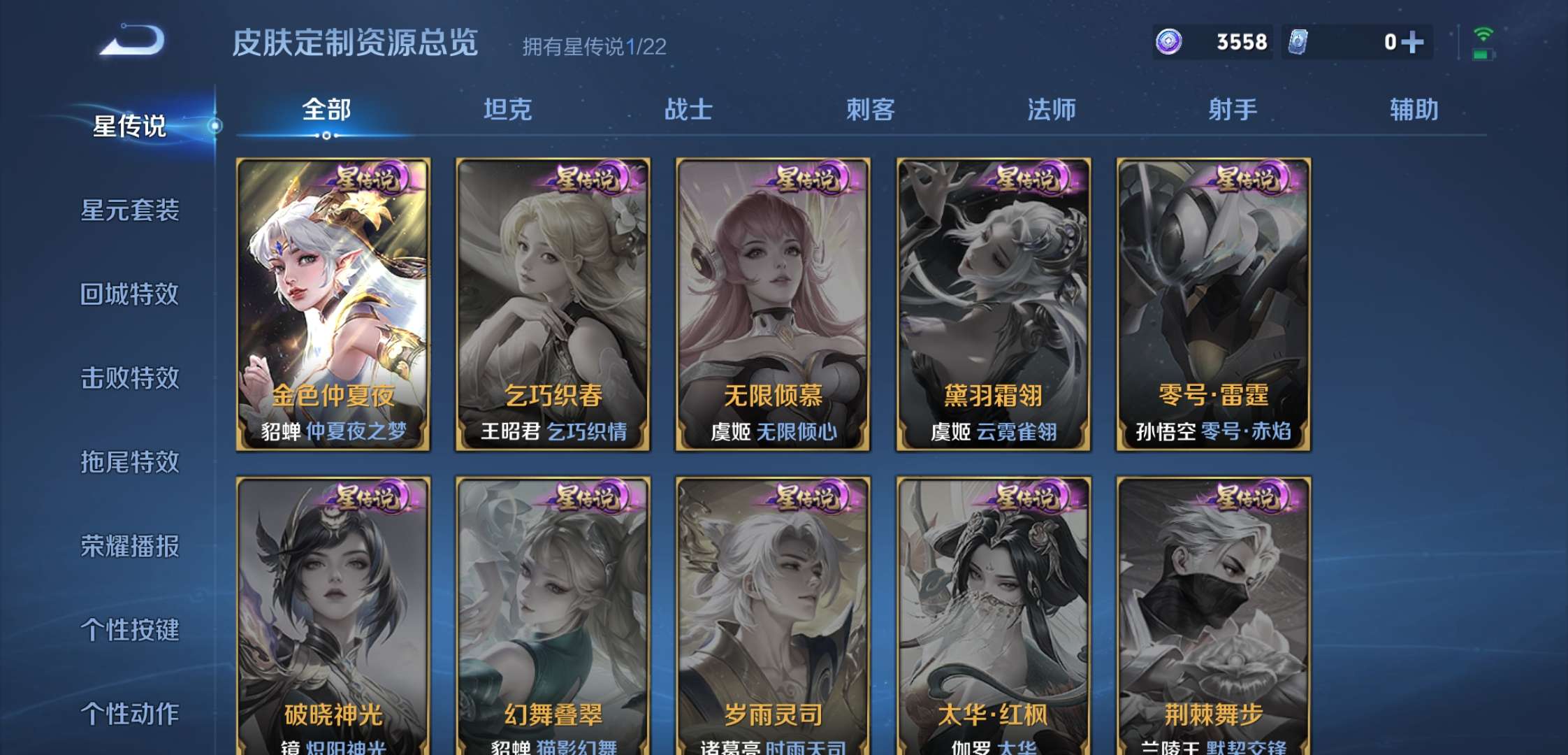
Task: Tap the battery level indicator
Action: click(1484, 55)
